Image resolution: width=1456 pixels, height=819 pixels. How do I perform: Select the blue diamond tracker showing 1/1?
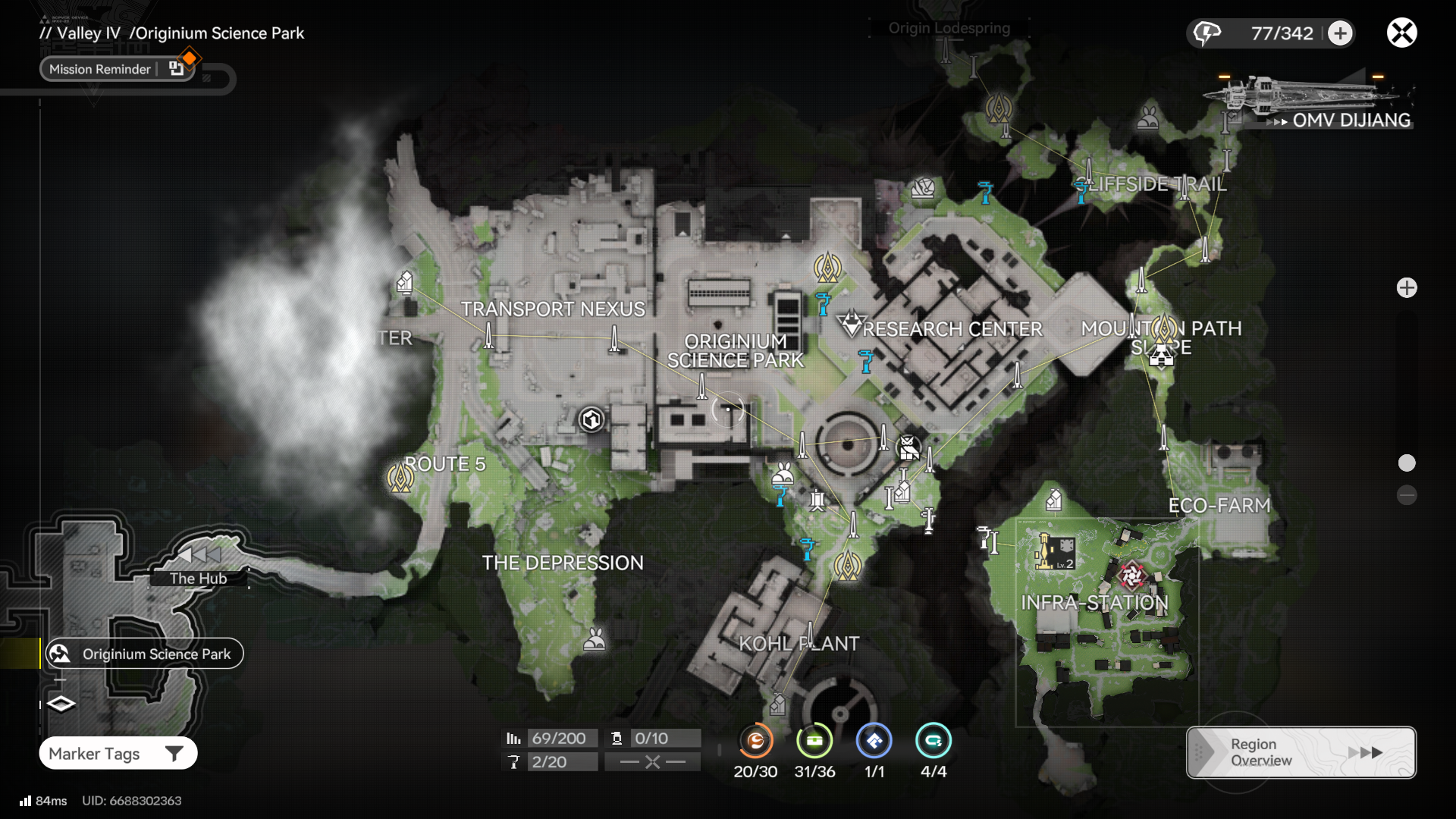[x=874, y=741]
